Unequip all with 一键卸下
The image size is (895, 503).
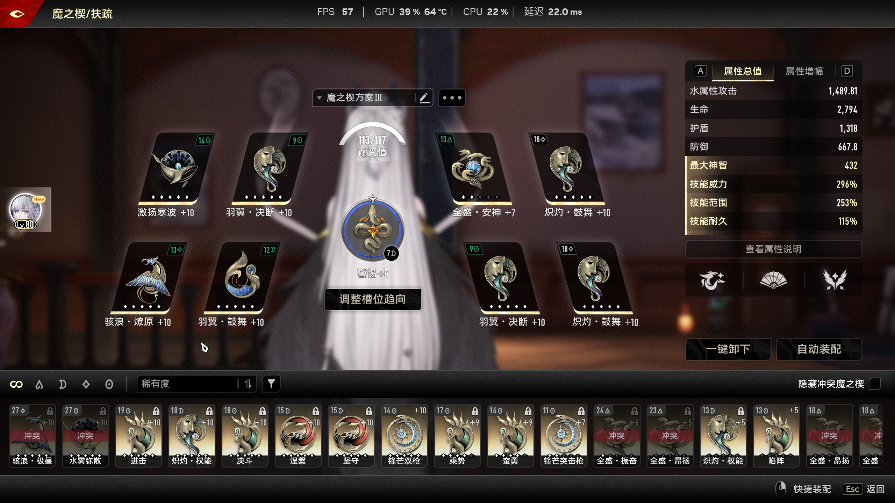[x=729, y=349]
